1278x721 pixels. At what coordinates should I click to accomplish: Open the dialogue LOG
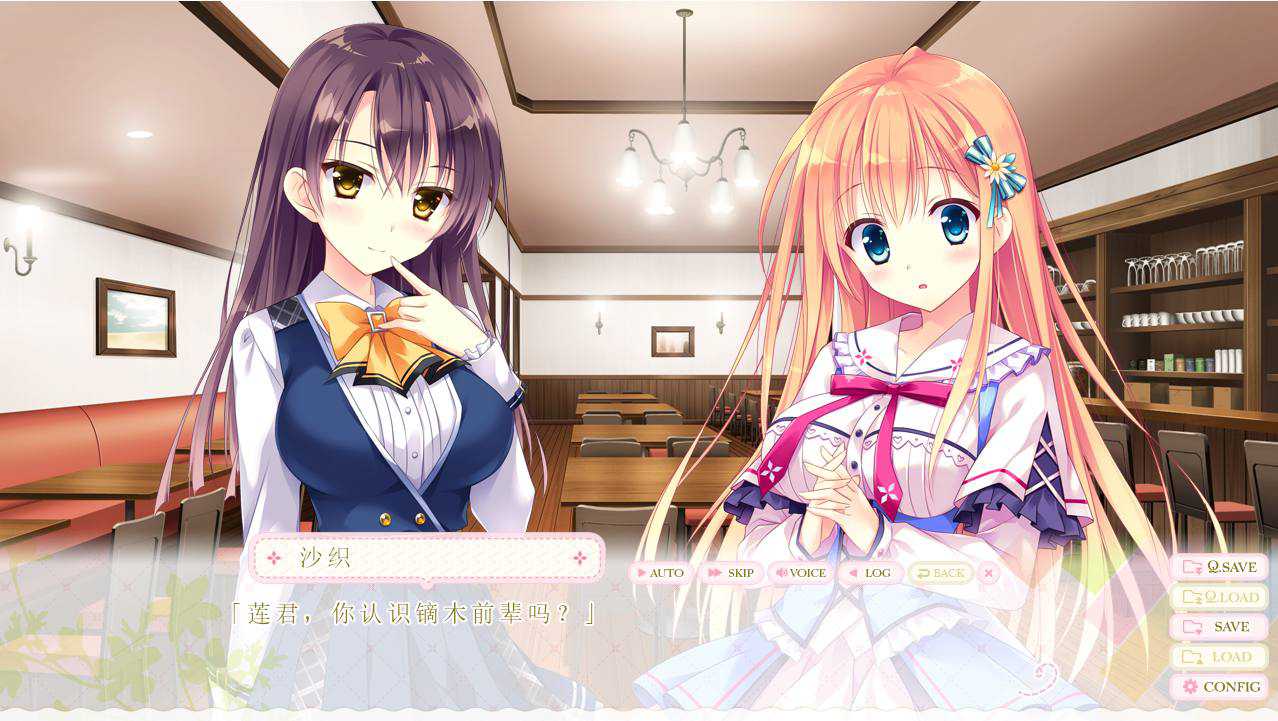pyautogui.click(x=869, y=573)
